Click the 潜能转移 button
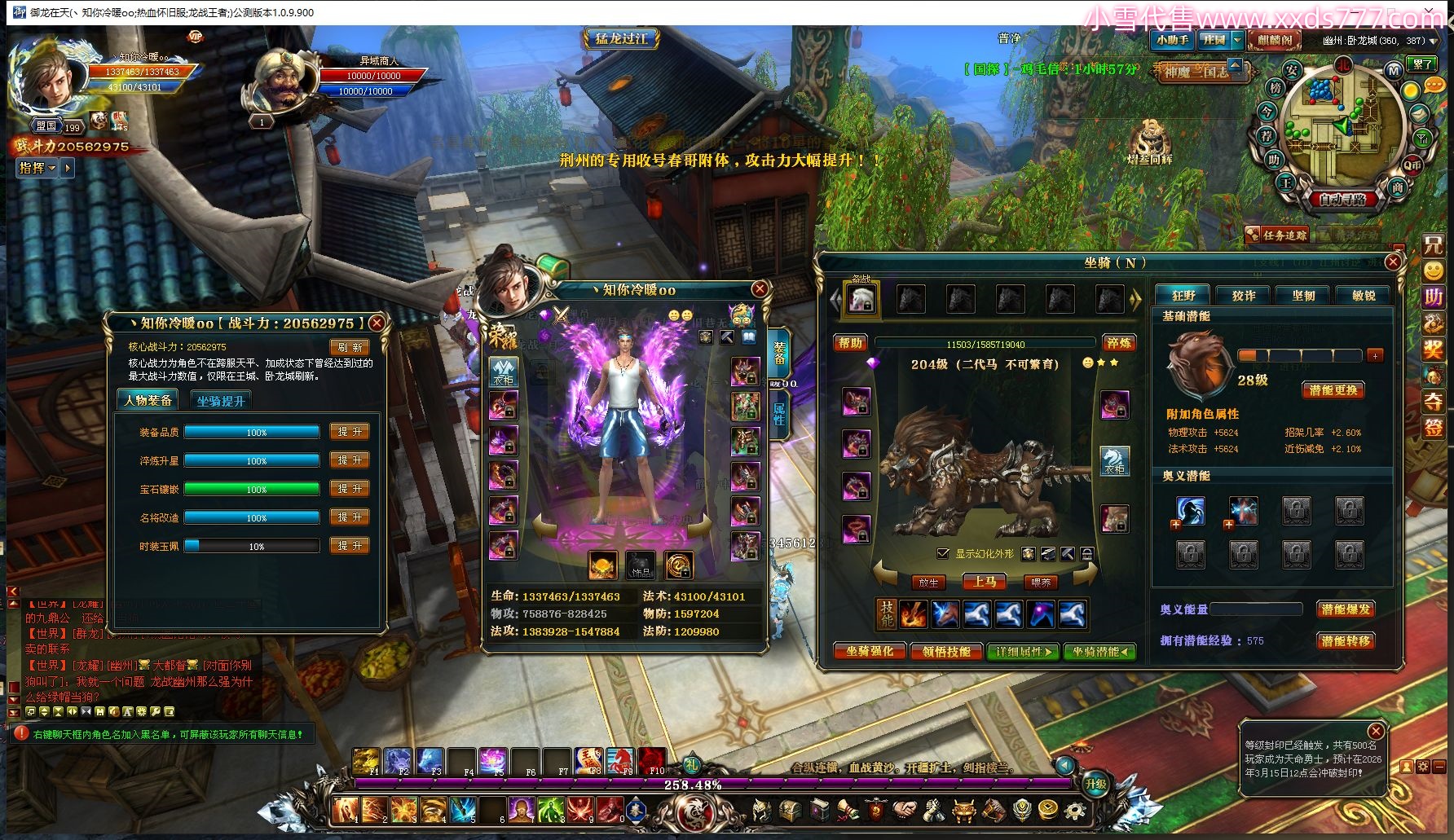The width and height of the screenshot is (1454, 840). coord(1346,641)
